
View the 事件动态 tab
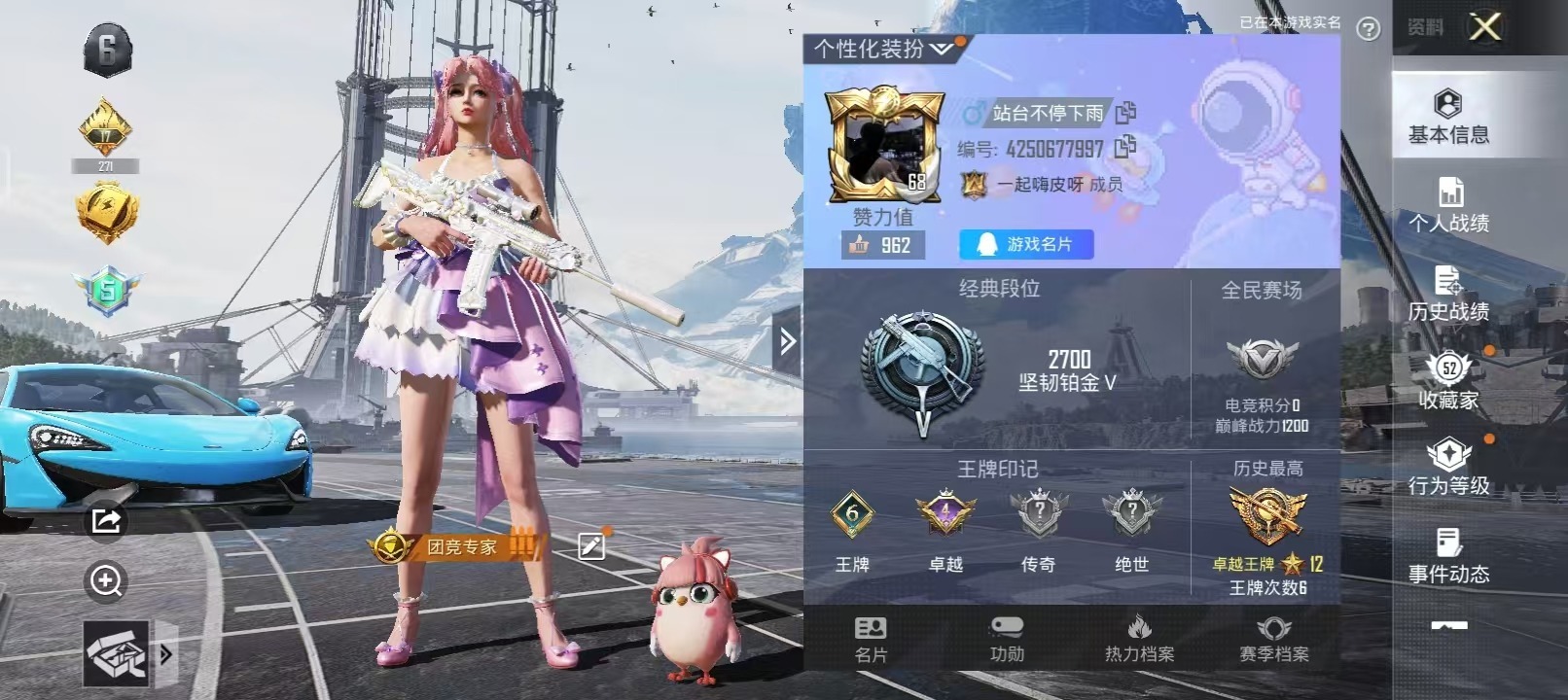(1448, 556)
